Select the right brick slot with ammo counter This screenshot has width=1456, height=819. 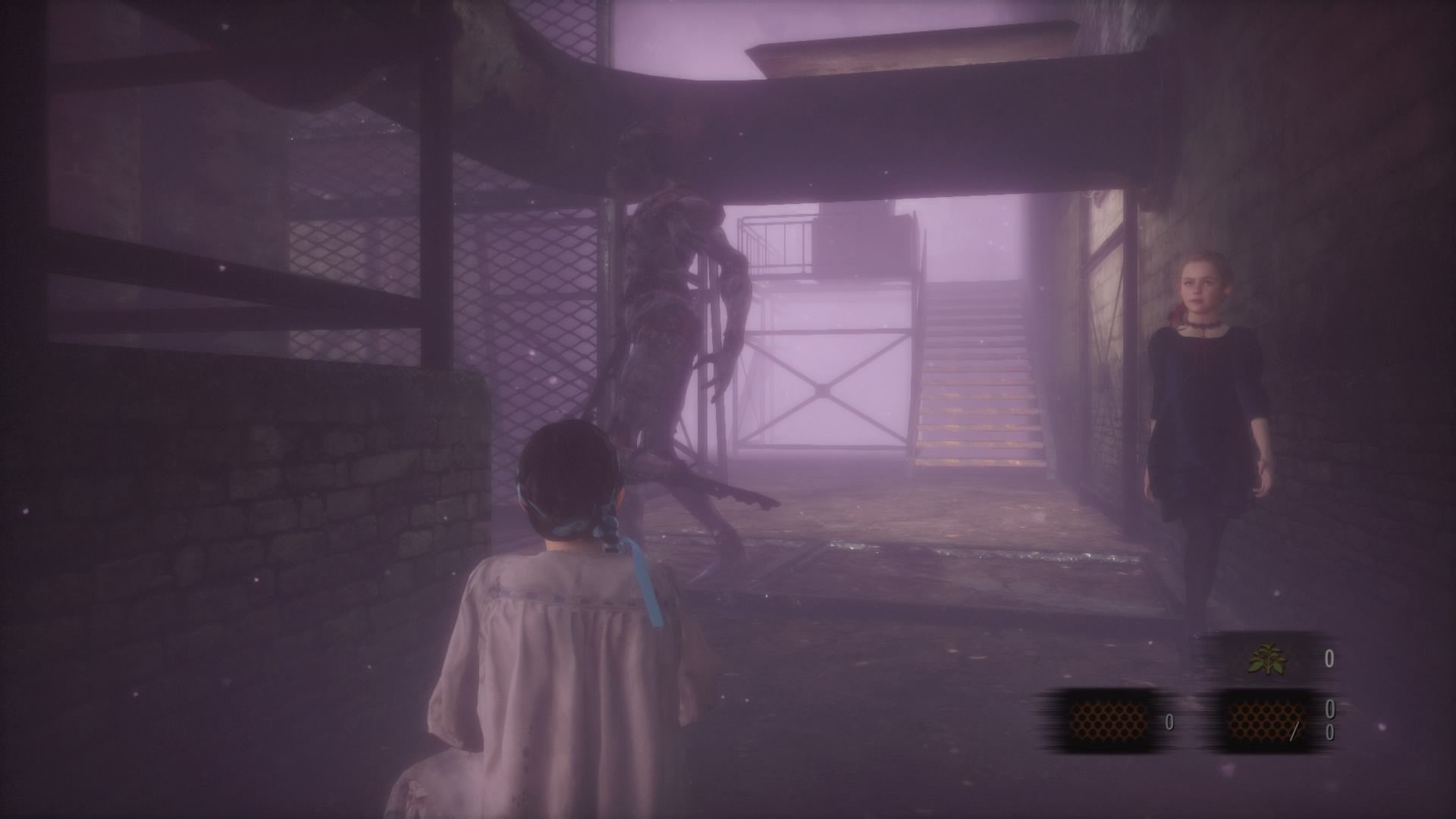tap(1267, 719)
